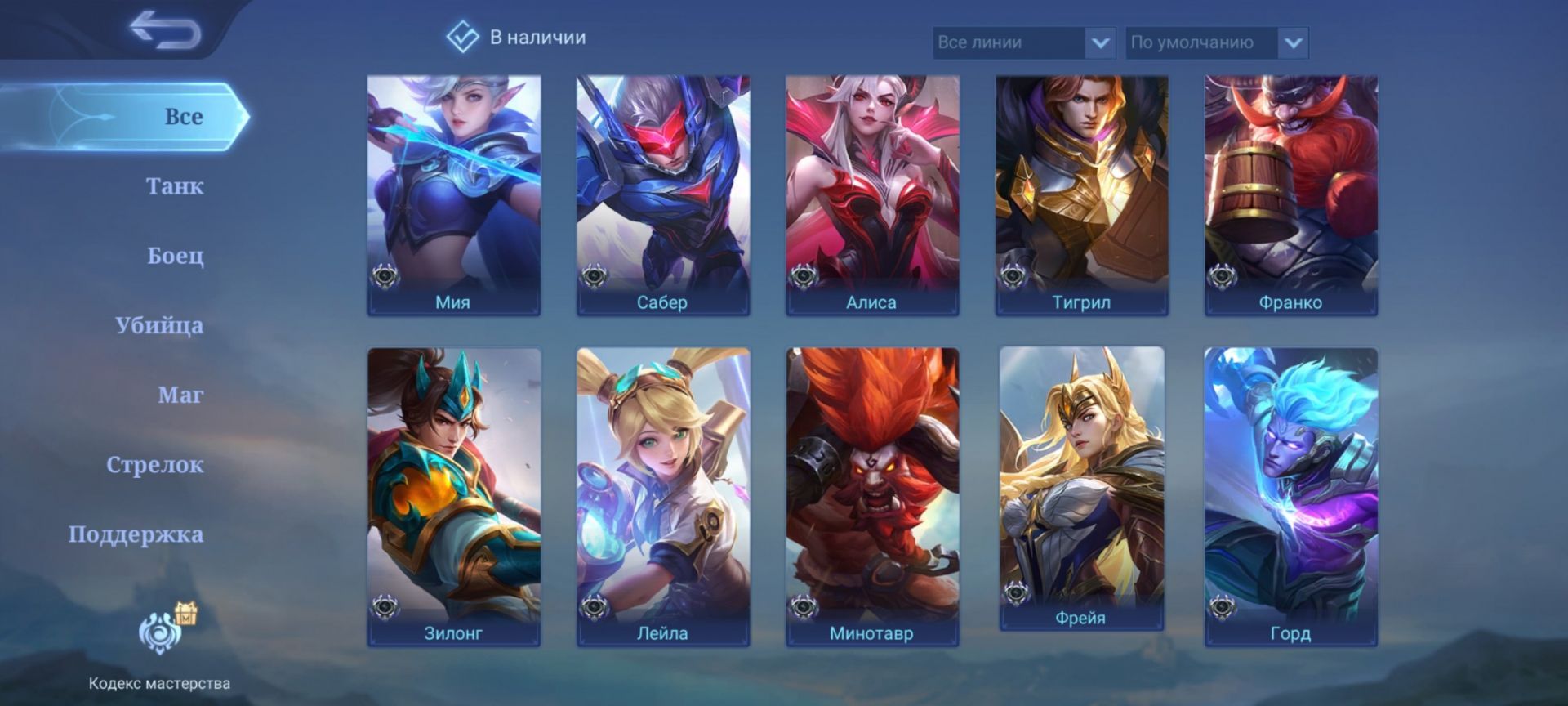Choose the Лейла hero card
Screen dimensions: 1568x706
tap(663, 496)
